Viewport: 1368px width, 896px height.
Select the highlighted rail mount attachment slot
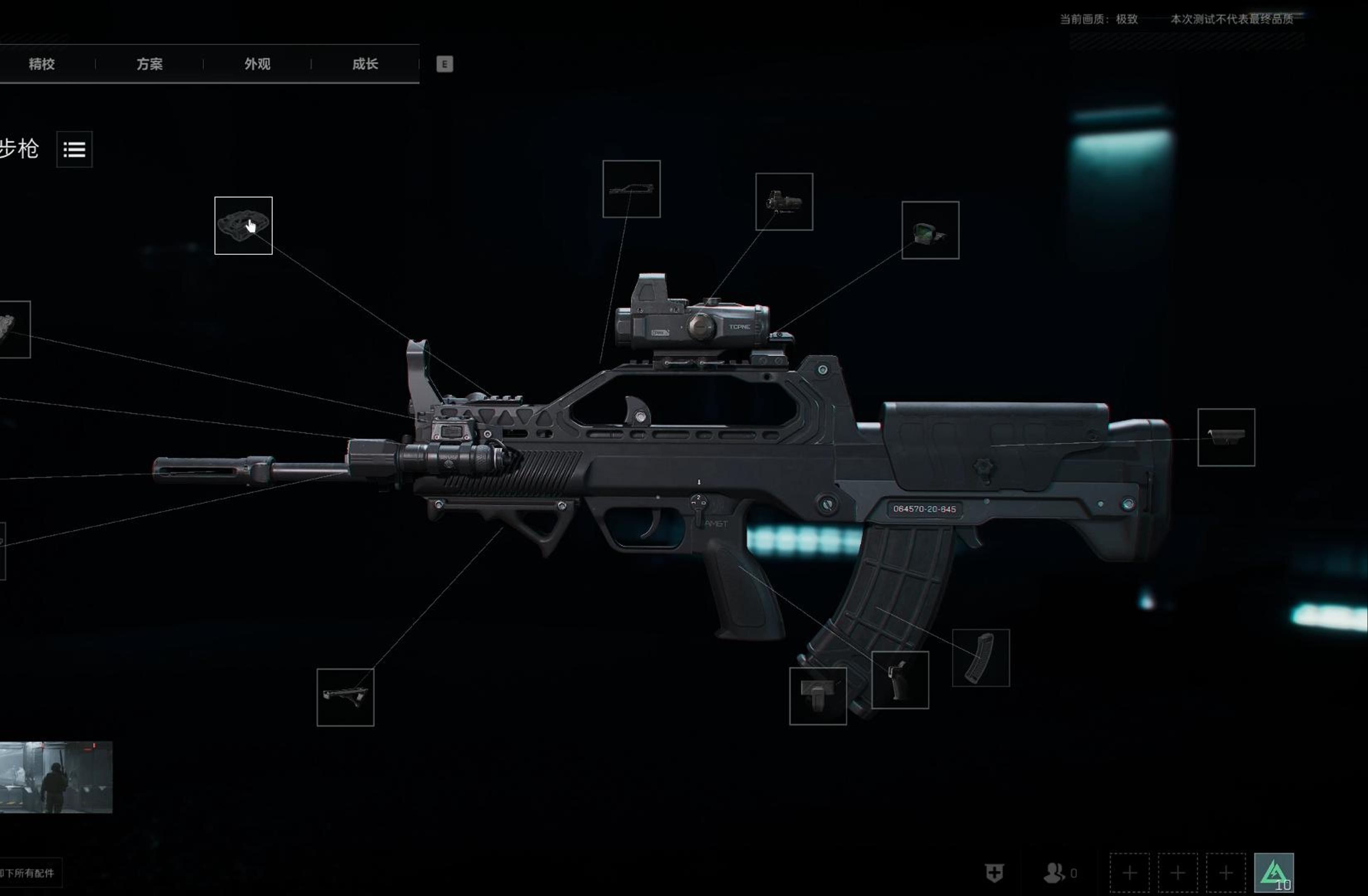click(x=243, y=225)
